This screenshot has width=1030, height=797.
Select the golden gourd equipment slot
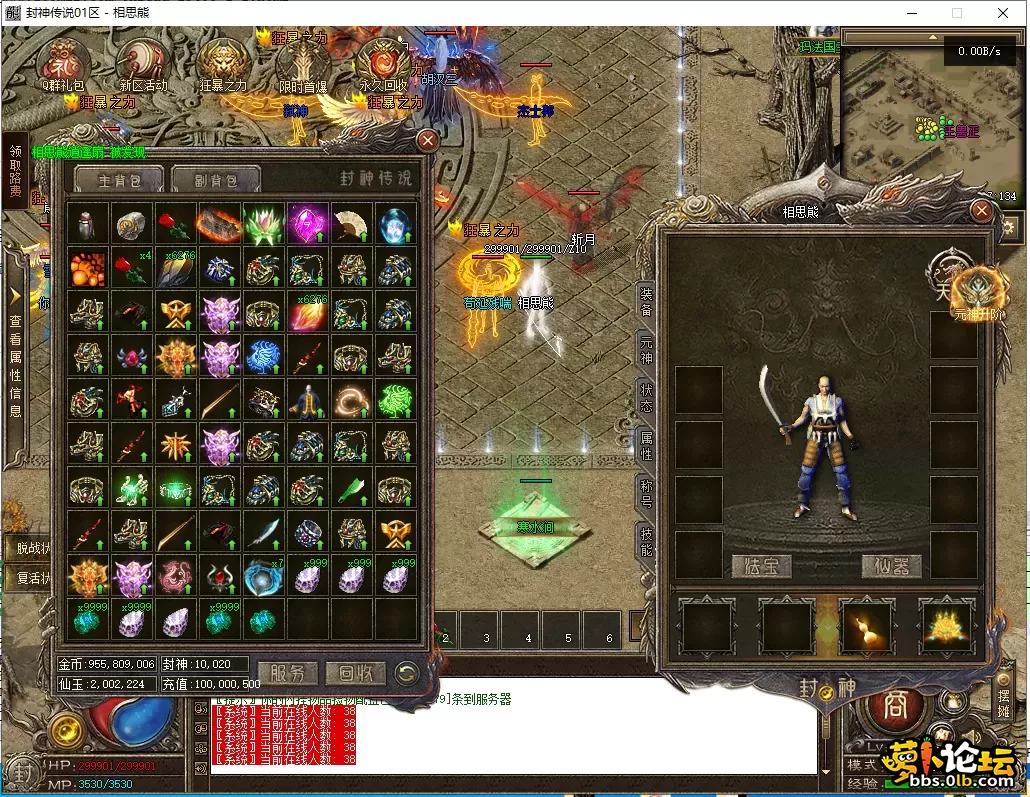click(x=865, y=627)
